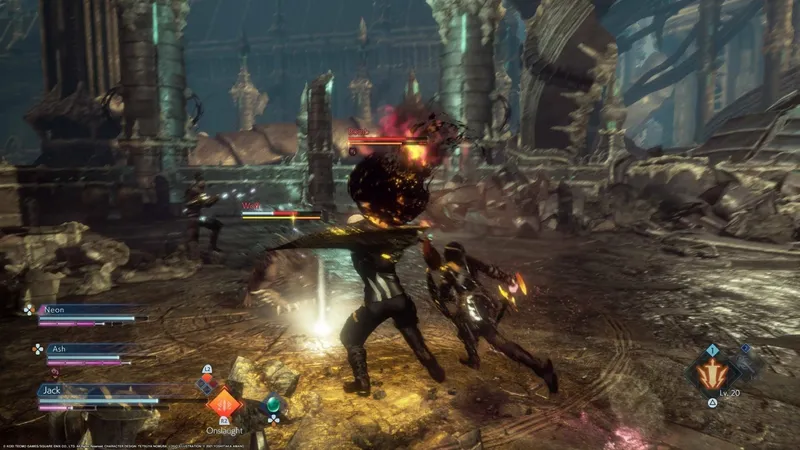Select Neon's party name plate
Screen dimensions: 800x450
click(92, 311)
